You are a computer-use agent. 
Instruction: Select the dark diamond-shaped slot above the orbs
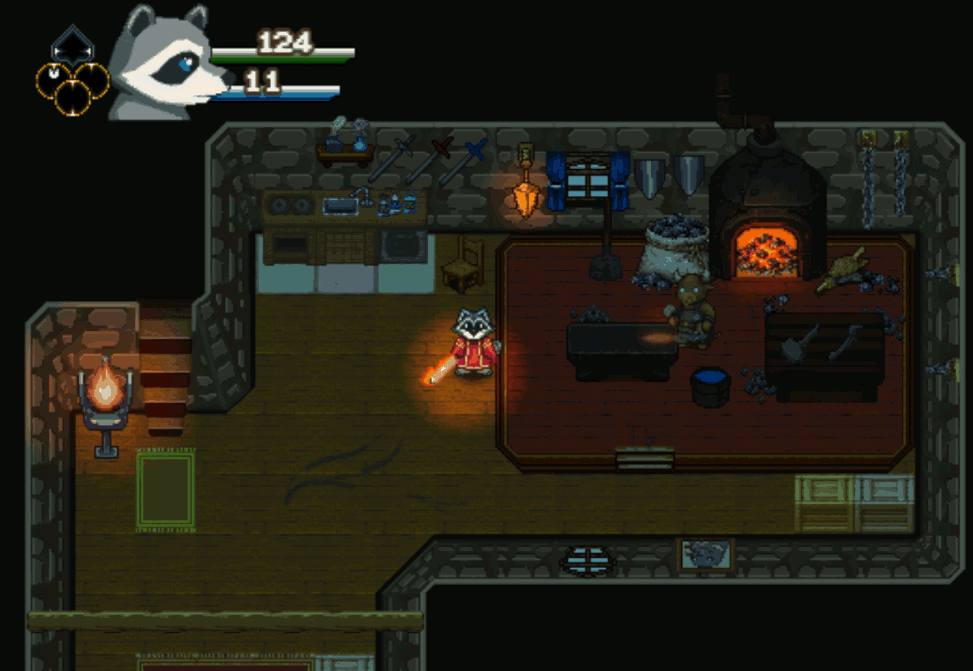(x=71, y=45)
